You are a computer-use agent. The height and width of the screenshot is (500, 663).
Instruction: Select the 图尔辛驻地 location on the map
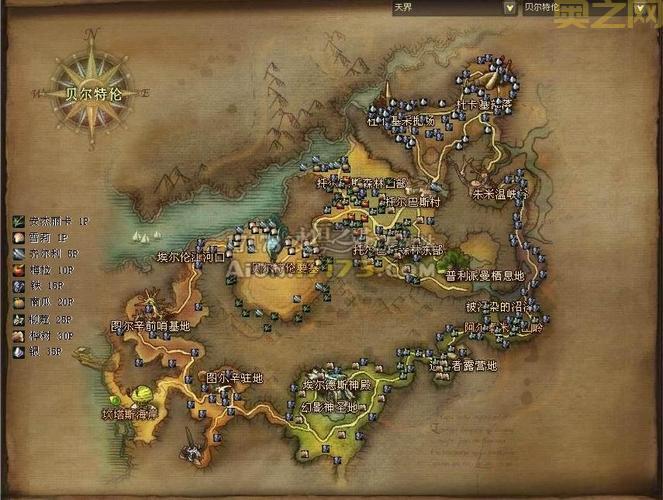(x=234, y=377)
